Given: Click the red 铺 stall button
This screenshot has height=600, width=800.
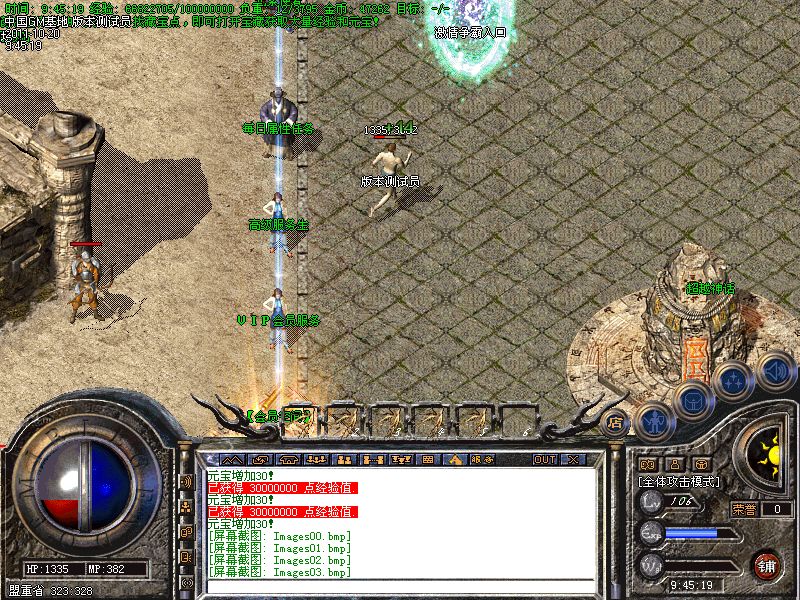Looking at the screenshot, I should (767, 565).
